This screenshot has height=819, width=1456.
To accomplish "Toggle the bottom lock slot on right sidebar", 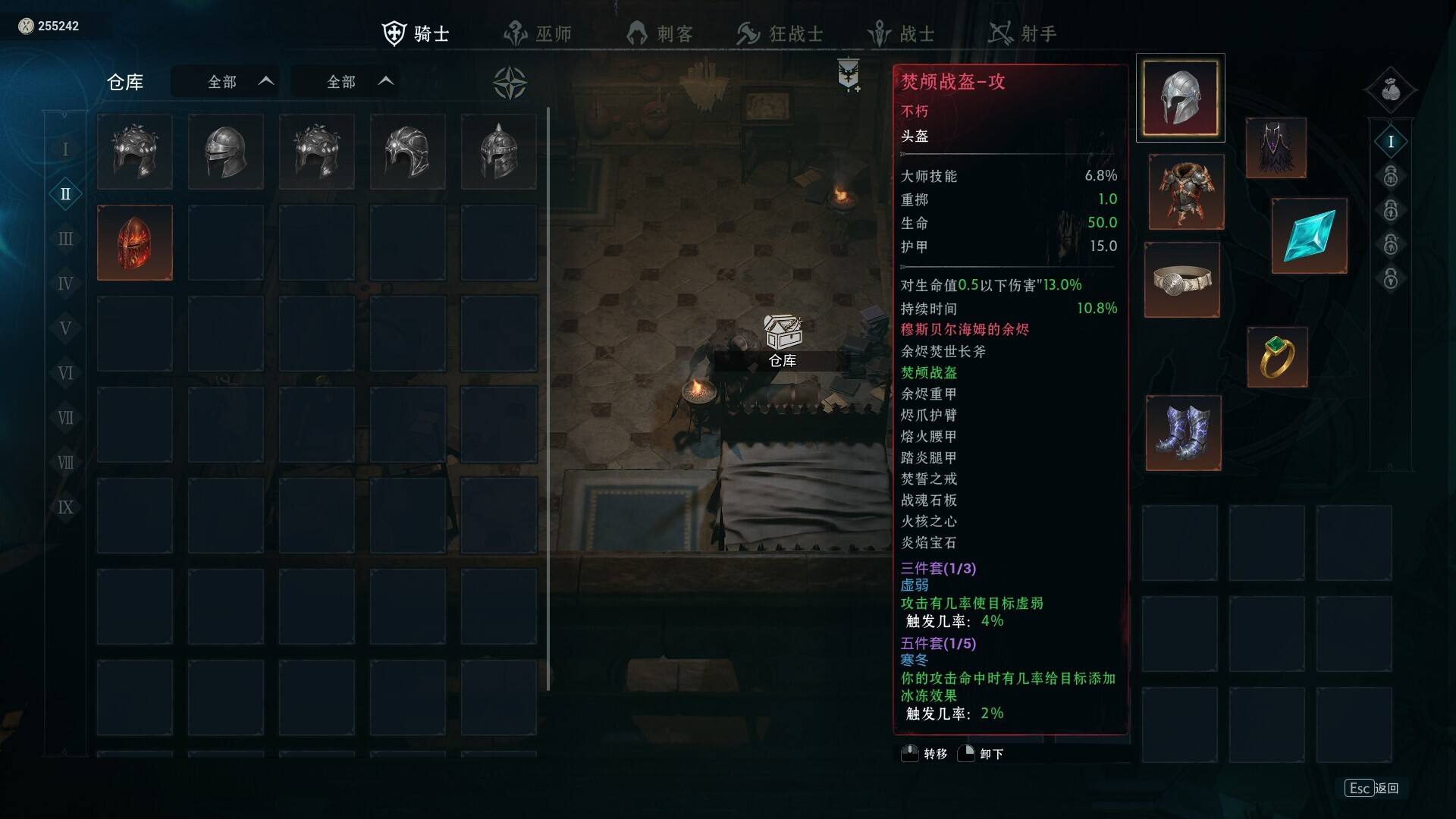I will click(1391, 279).
